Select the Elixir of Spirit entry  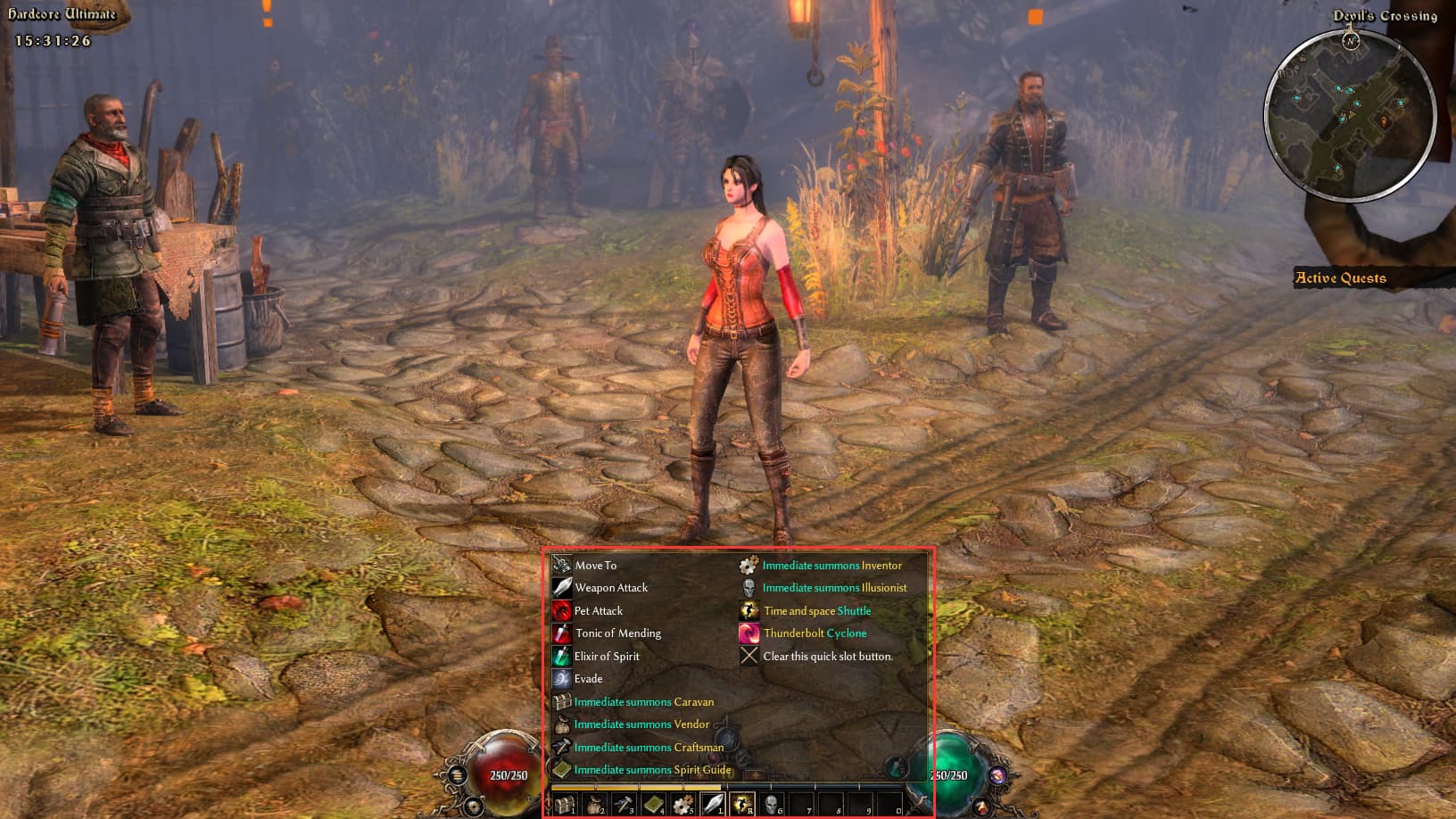[x=606, y=657]
